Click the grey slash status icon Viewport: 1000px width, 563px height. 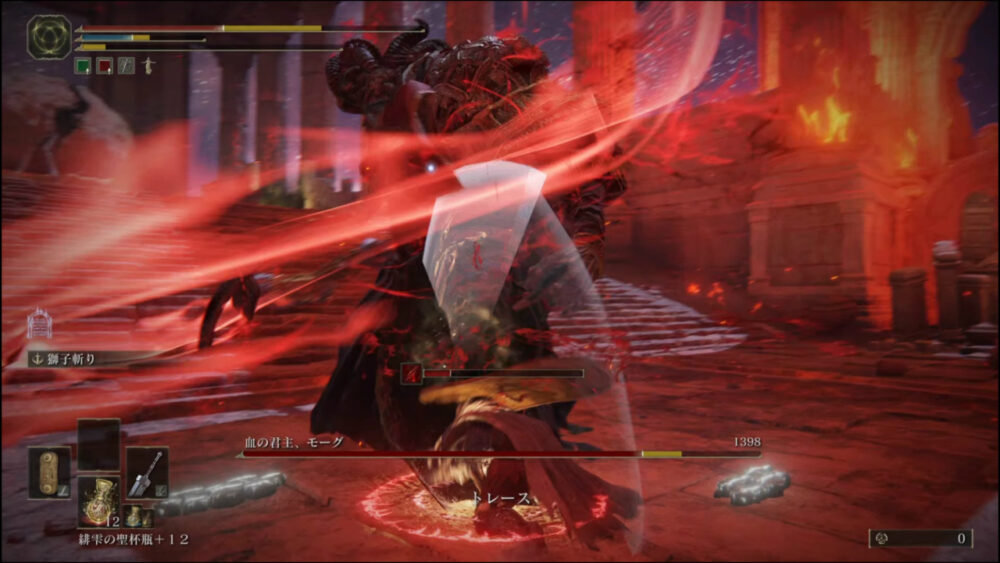[x=126, y=66]
